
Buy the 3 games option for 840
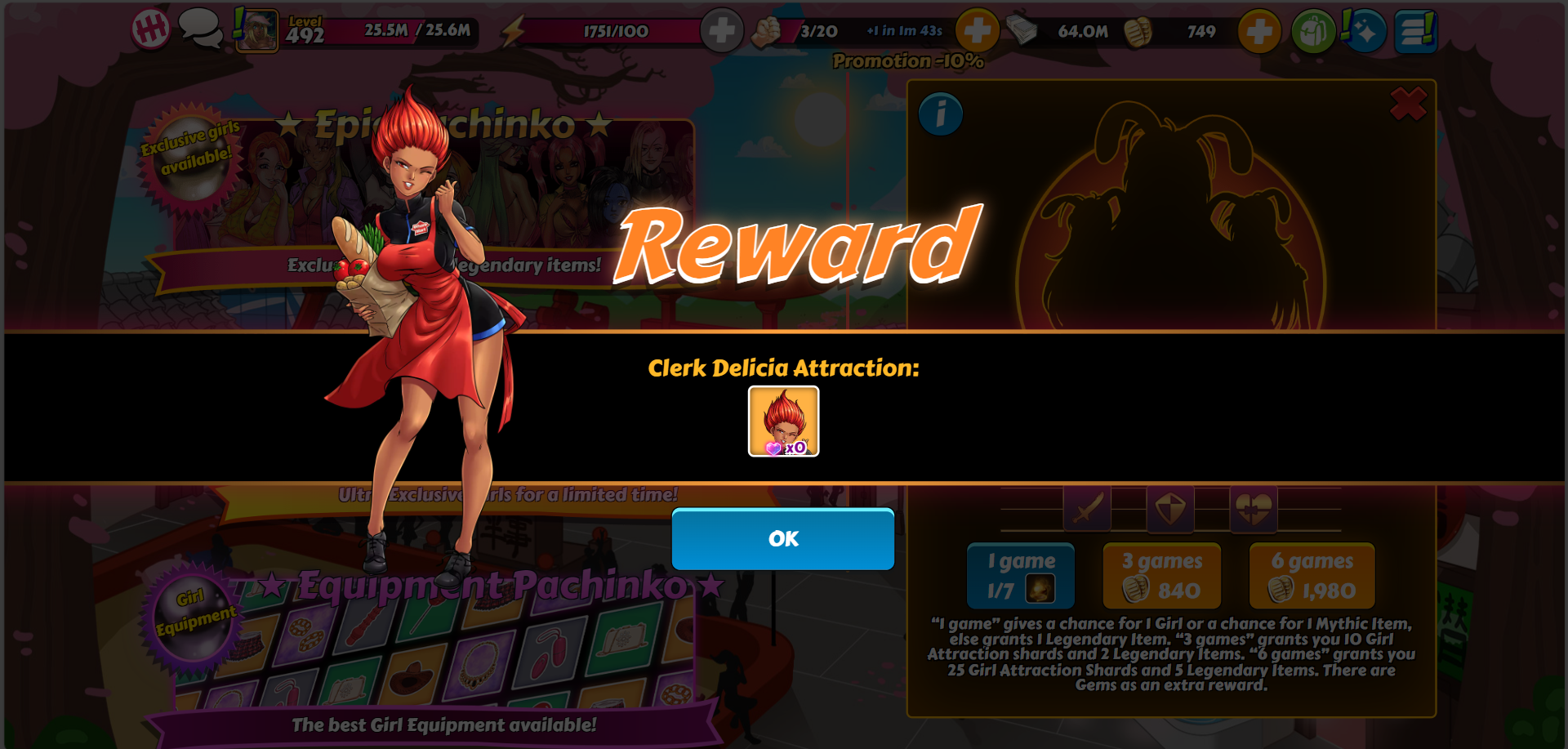point(1161,576)
